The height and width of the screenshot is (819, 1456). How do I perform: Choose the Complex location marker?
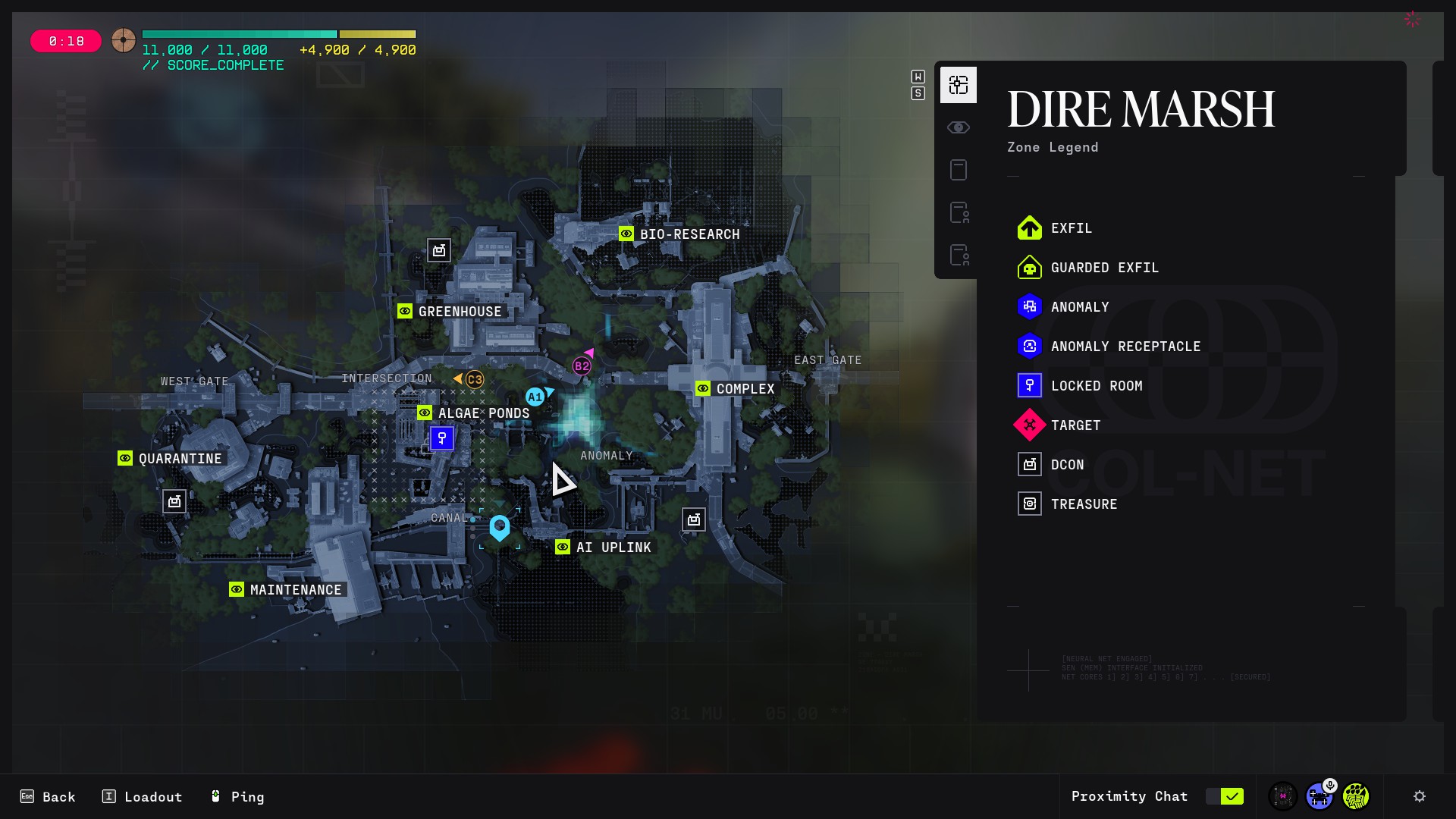tap(703, 388)
